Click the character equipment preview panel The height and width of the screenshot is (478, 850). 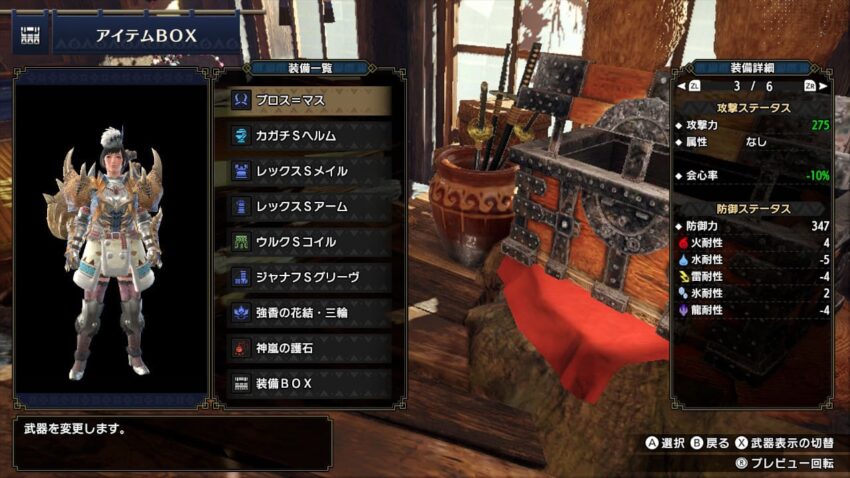(x=110, y=245)
